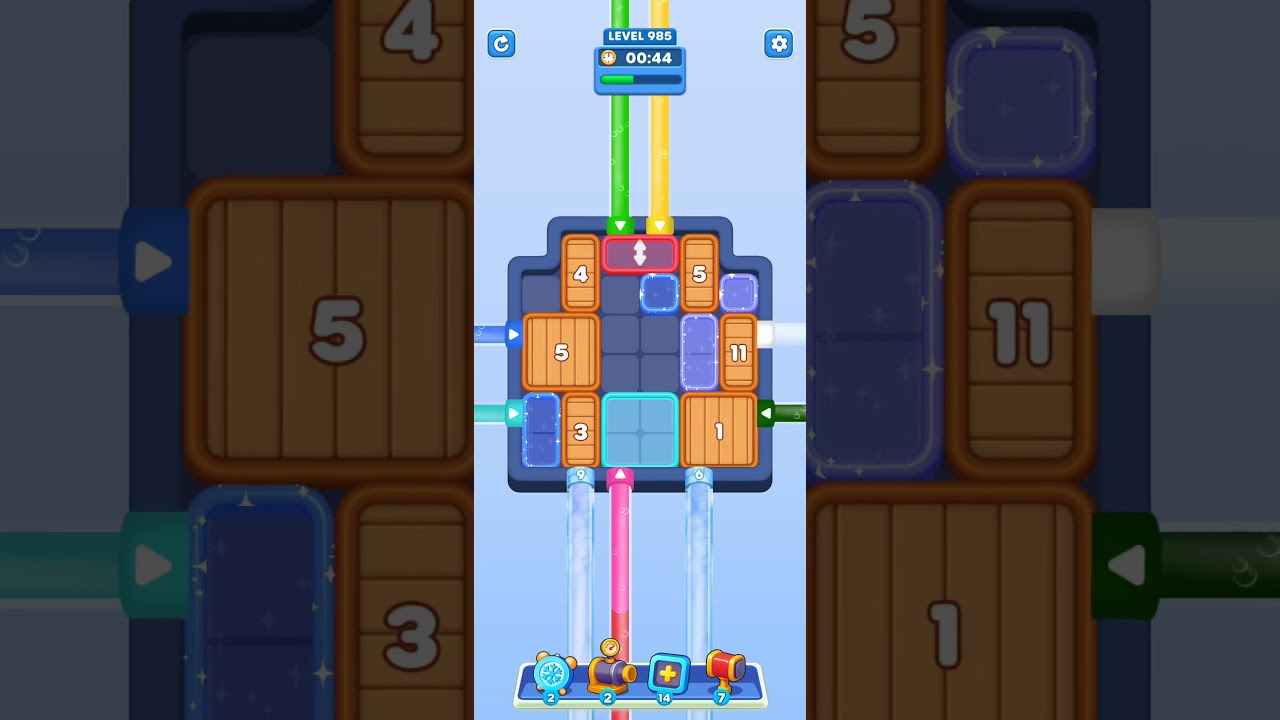Screen dimensions: 1280x720
Task: Tap the pink block with swap arrows
Action: pos(640,254)
